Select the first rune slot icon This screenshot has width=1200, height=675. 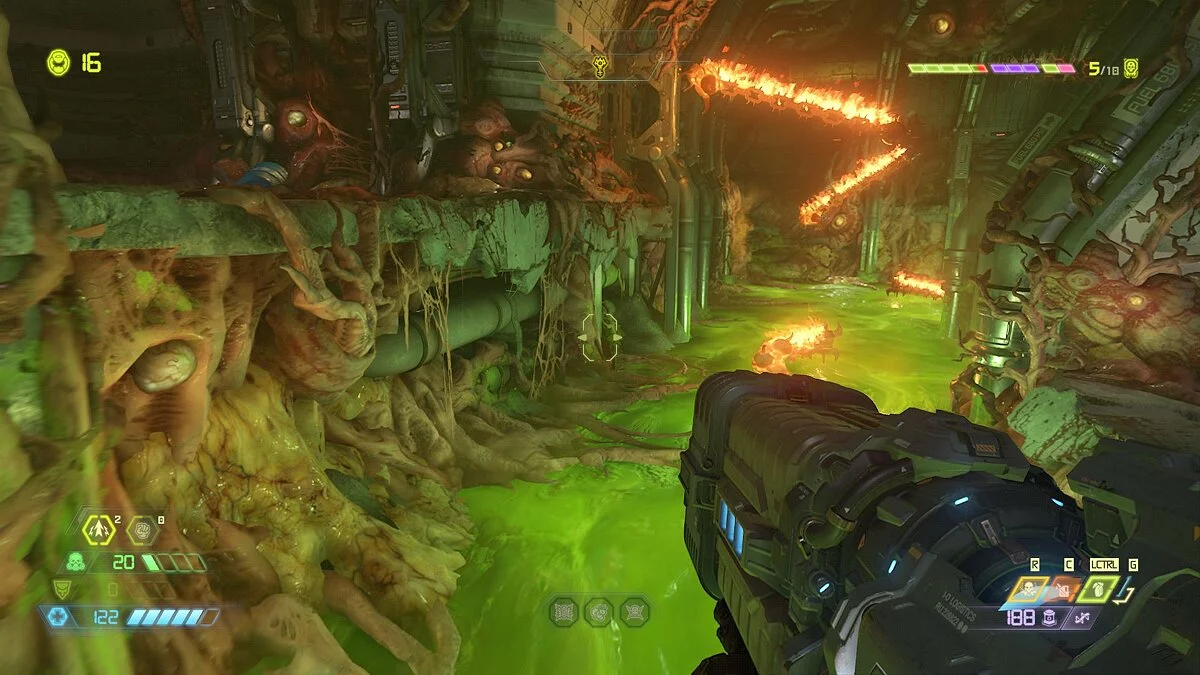pos(564,611)
